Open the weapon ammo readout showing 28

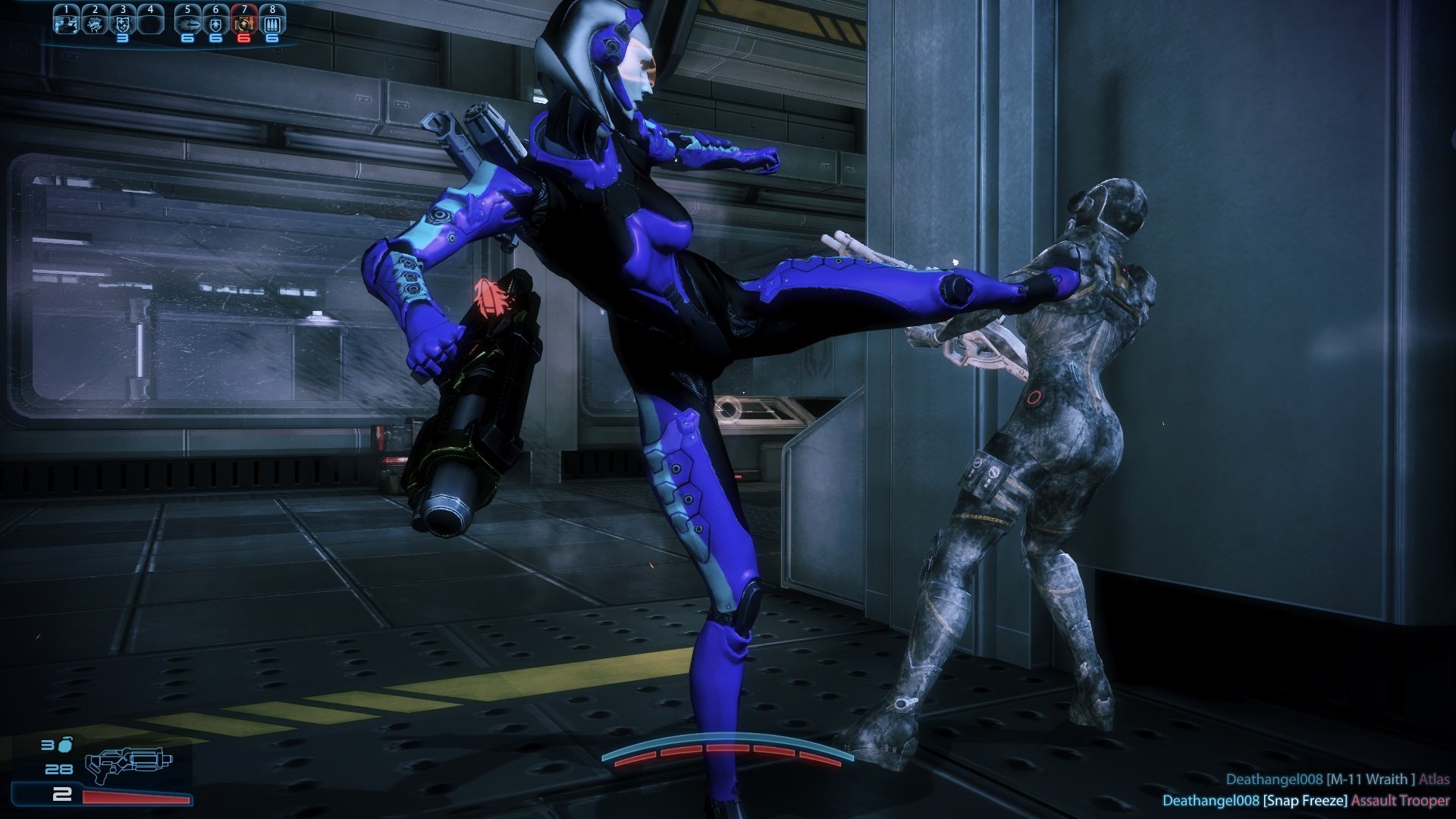click(x=59, y=770)
